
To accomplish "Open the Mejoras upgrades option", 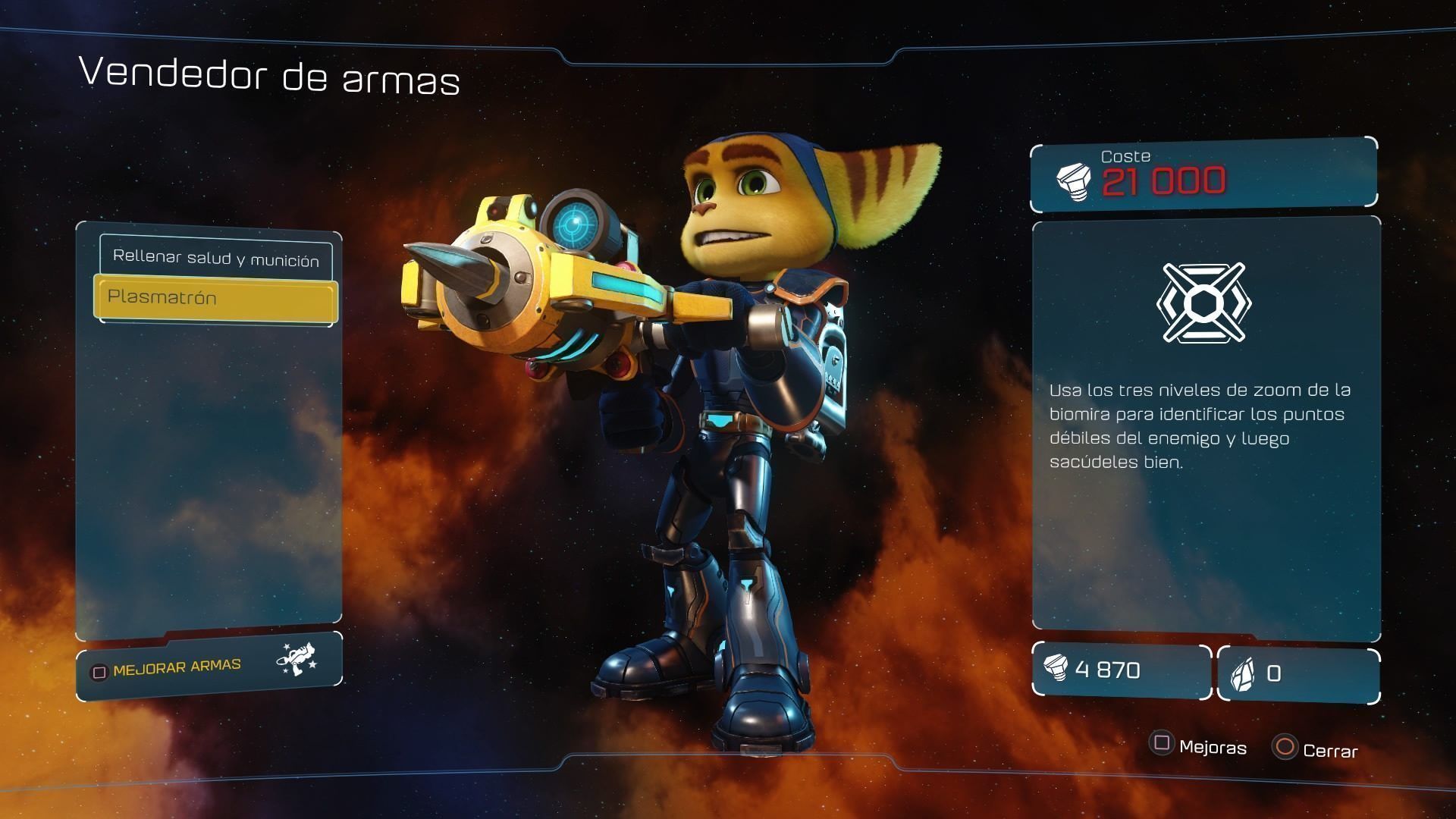I will tap(1199, 746).
